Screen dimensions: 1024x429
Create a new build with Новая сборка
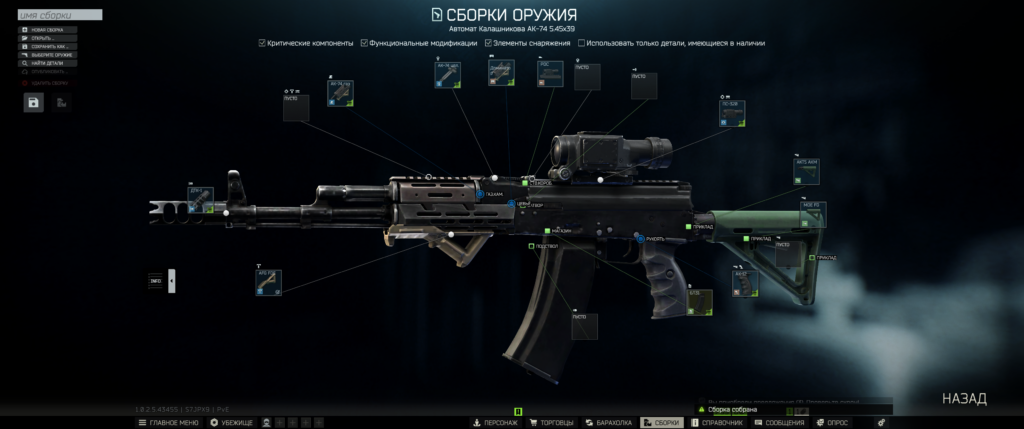tap(47, 30)
